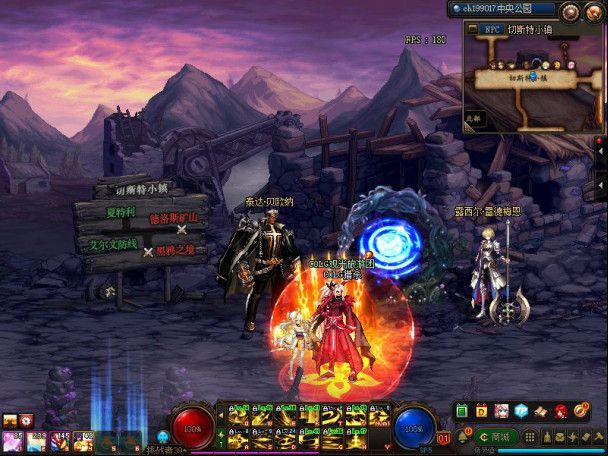Open the grid menu button

tap(530, 437)
